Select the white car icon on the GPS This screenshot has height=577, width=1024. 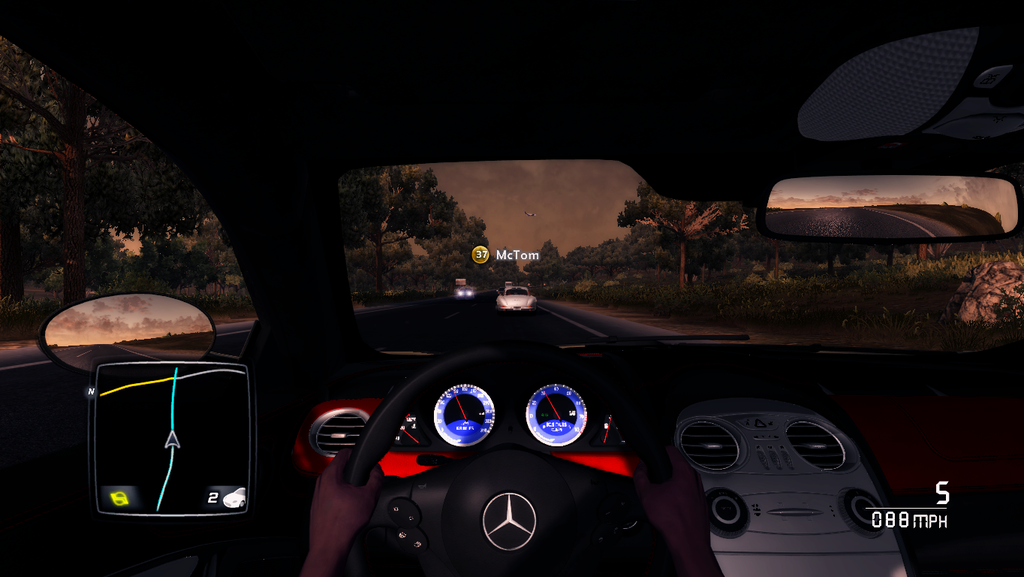234,497
